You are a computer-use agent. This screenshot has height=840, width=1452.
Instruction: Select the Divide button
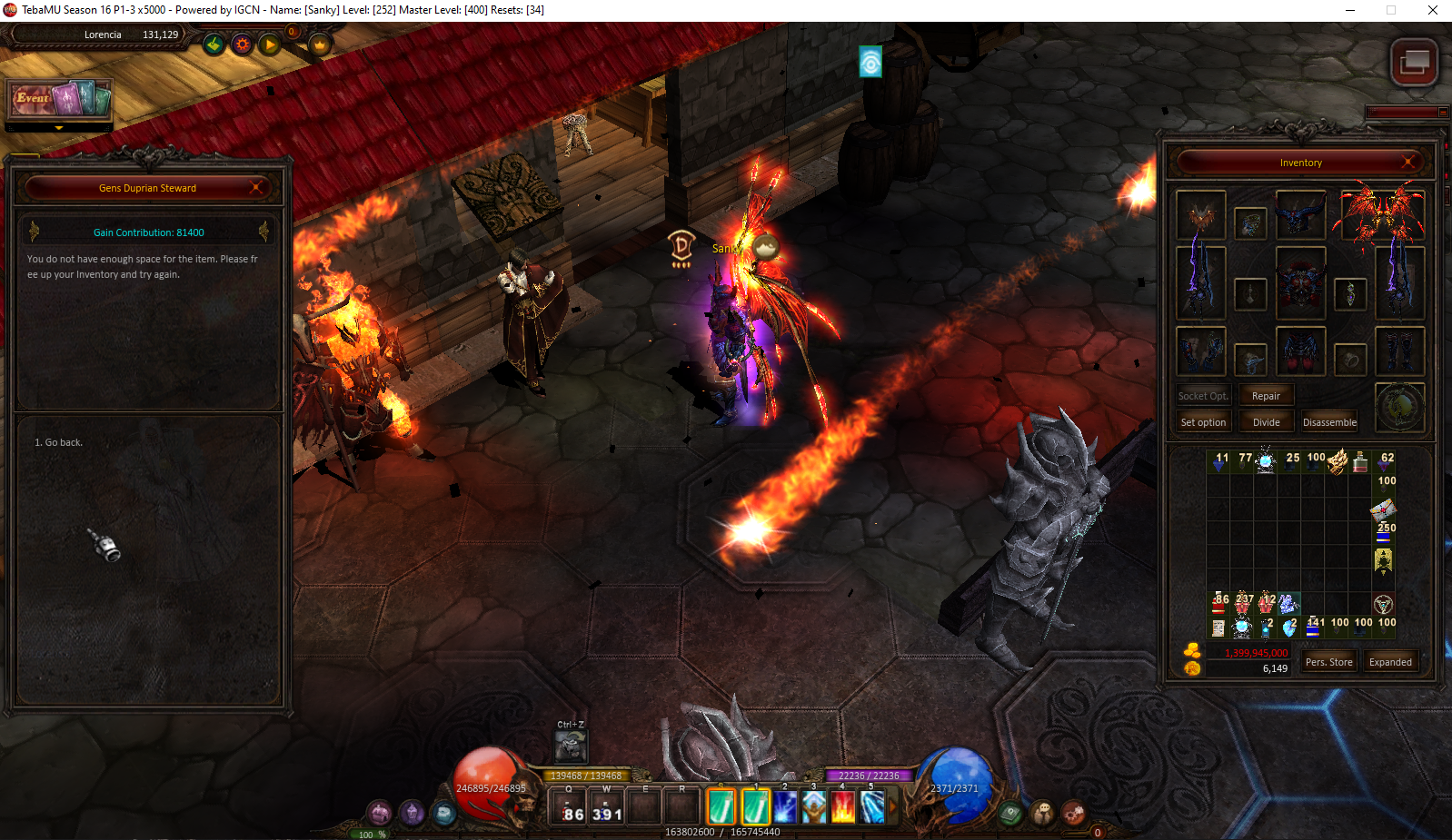1266,422
